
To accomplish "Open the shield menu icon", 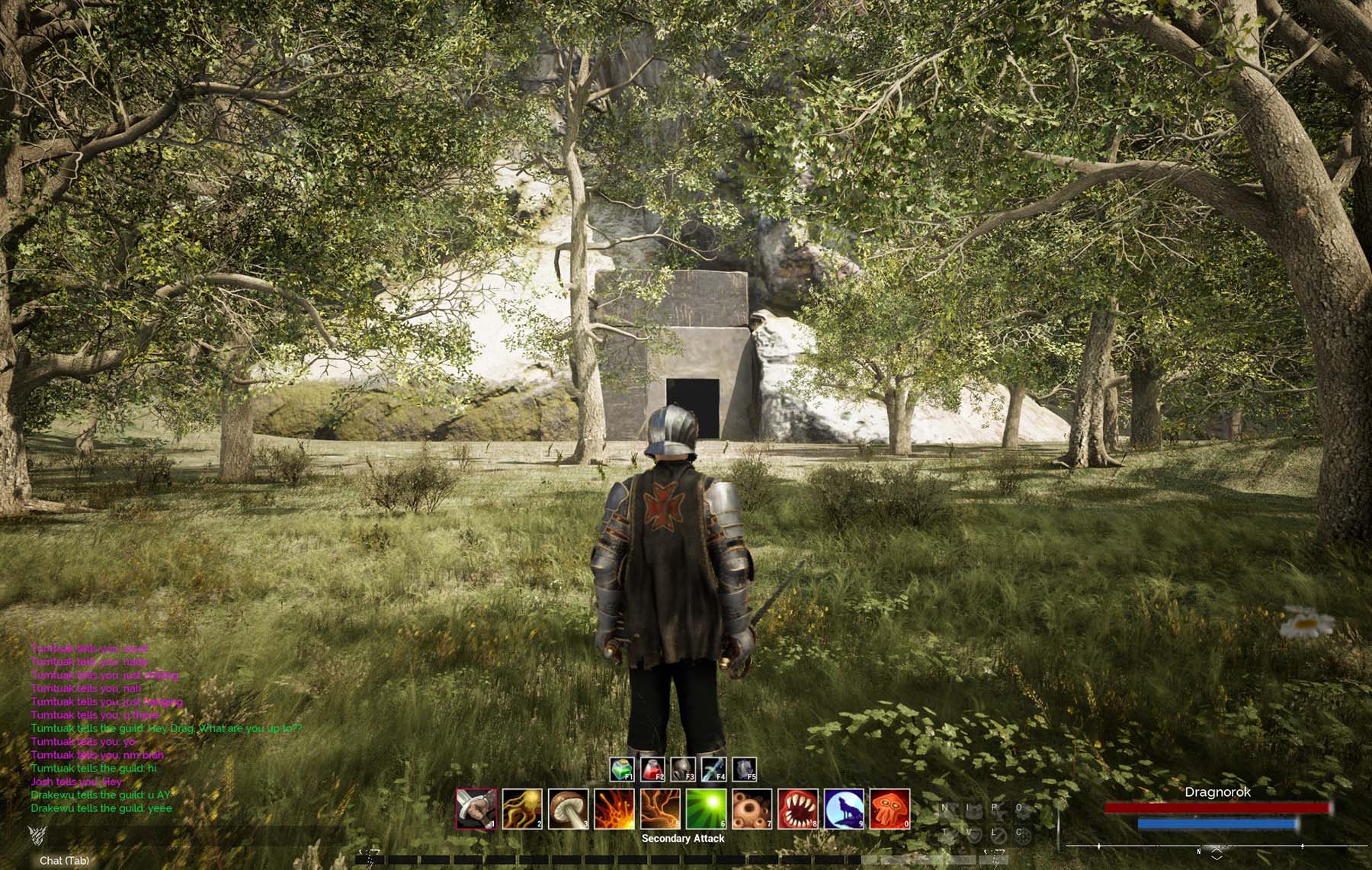I will coord(973,834).
